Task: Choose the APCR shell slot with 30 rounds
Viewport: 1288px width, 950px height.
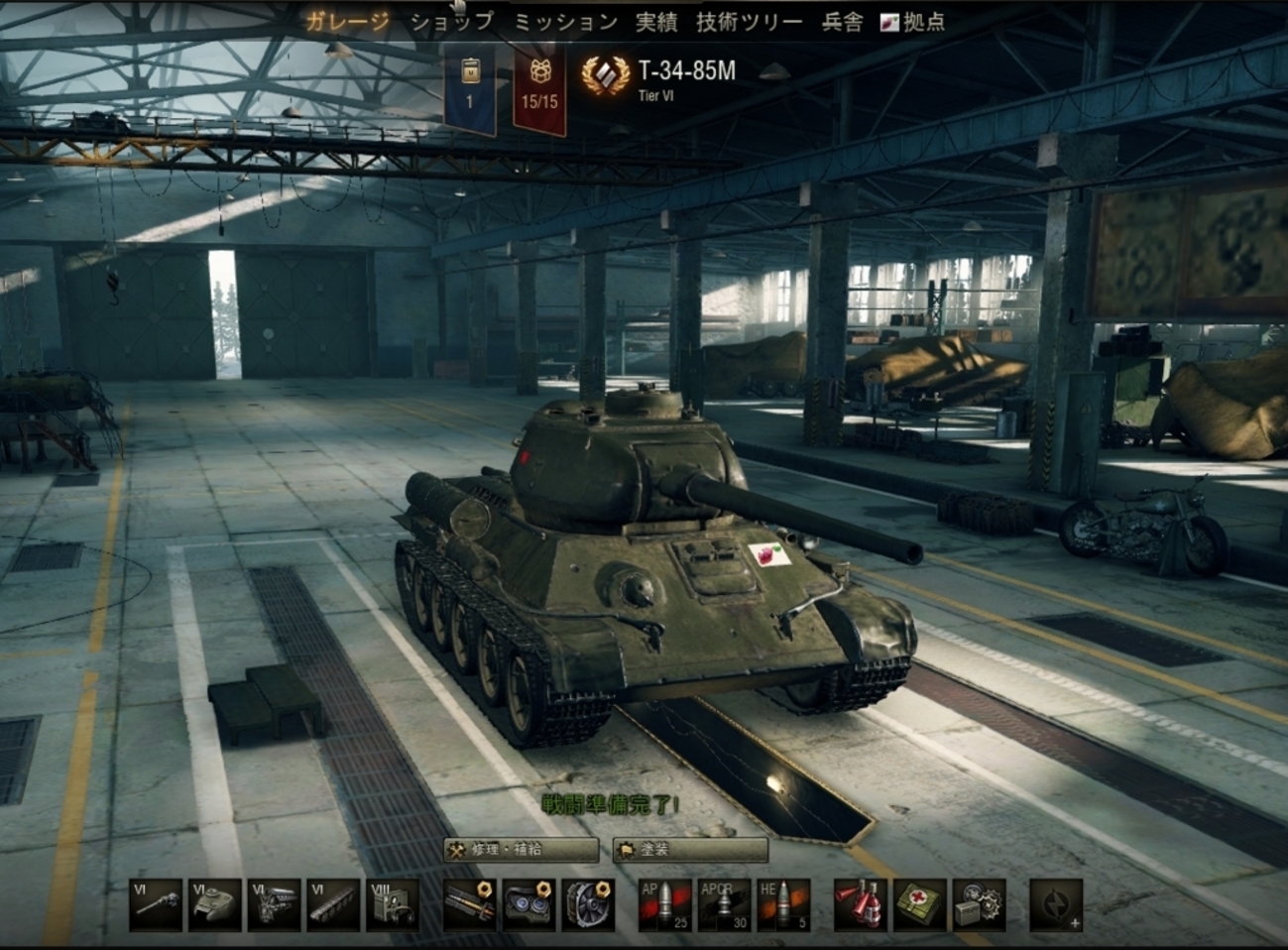Action: click(724, 904)
